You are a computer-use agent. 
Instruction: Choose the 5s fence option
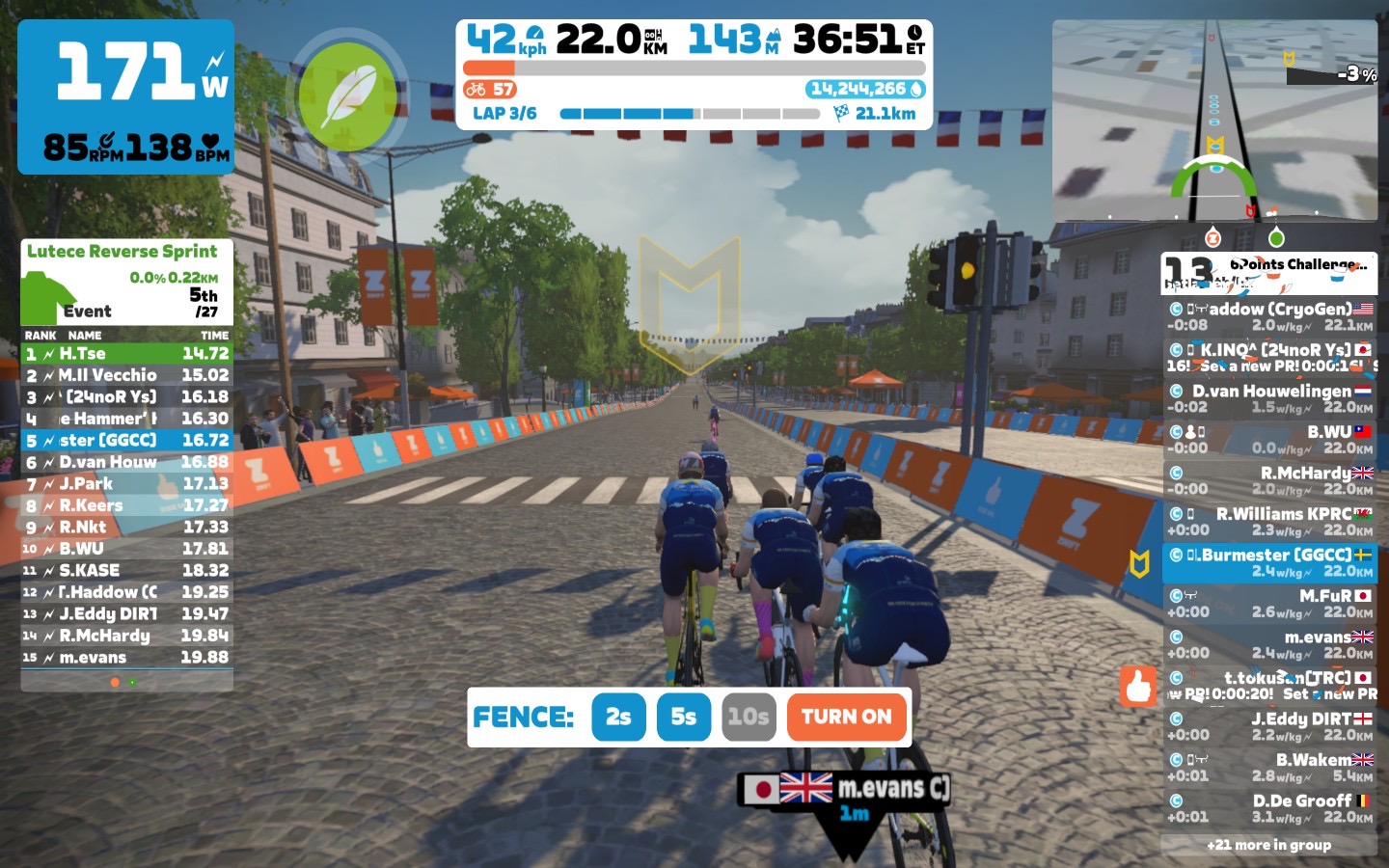click(683, 717)
